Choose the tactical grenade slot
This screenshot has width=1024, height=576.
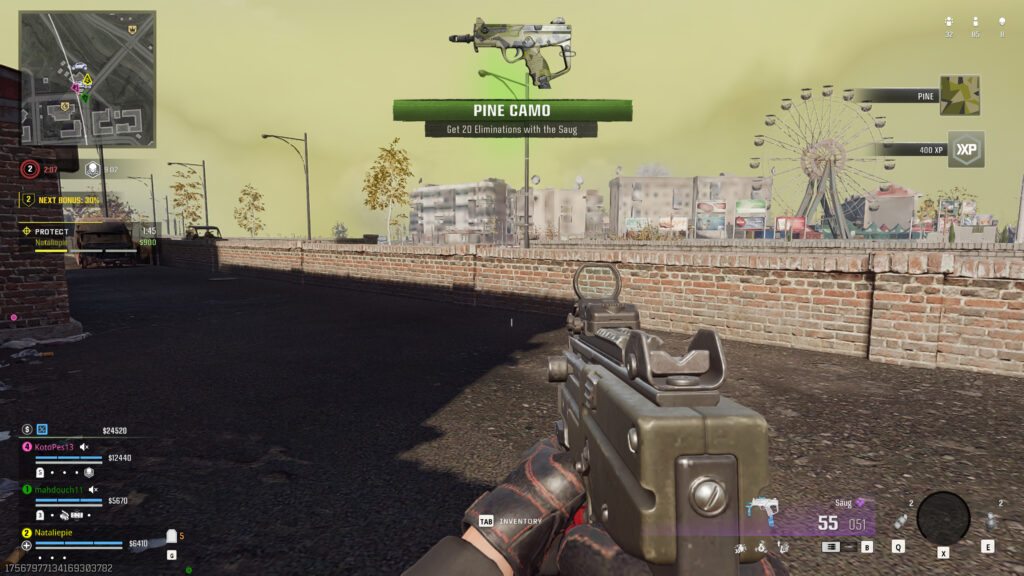pyautogui.click(x=899, y=521)
